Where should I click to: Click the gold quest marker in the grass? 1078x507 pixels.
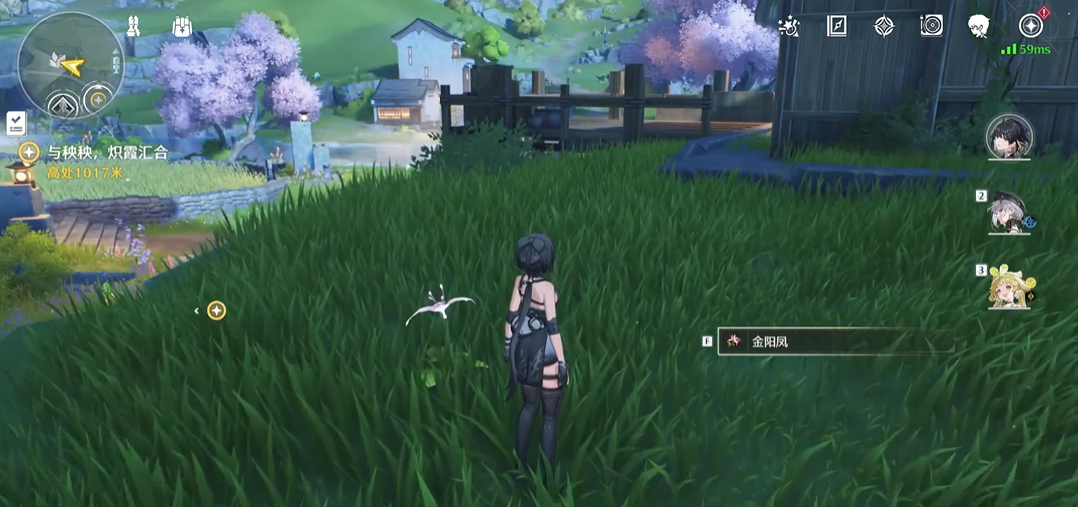pos(216,310)
